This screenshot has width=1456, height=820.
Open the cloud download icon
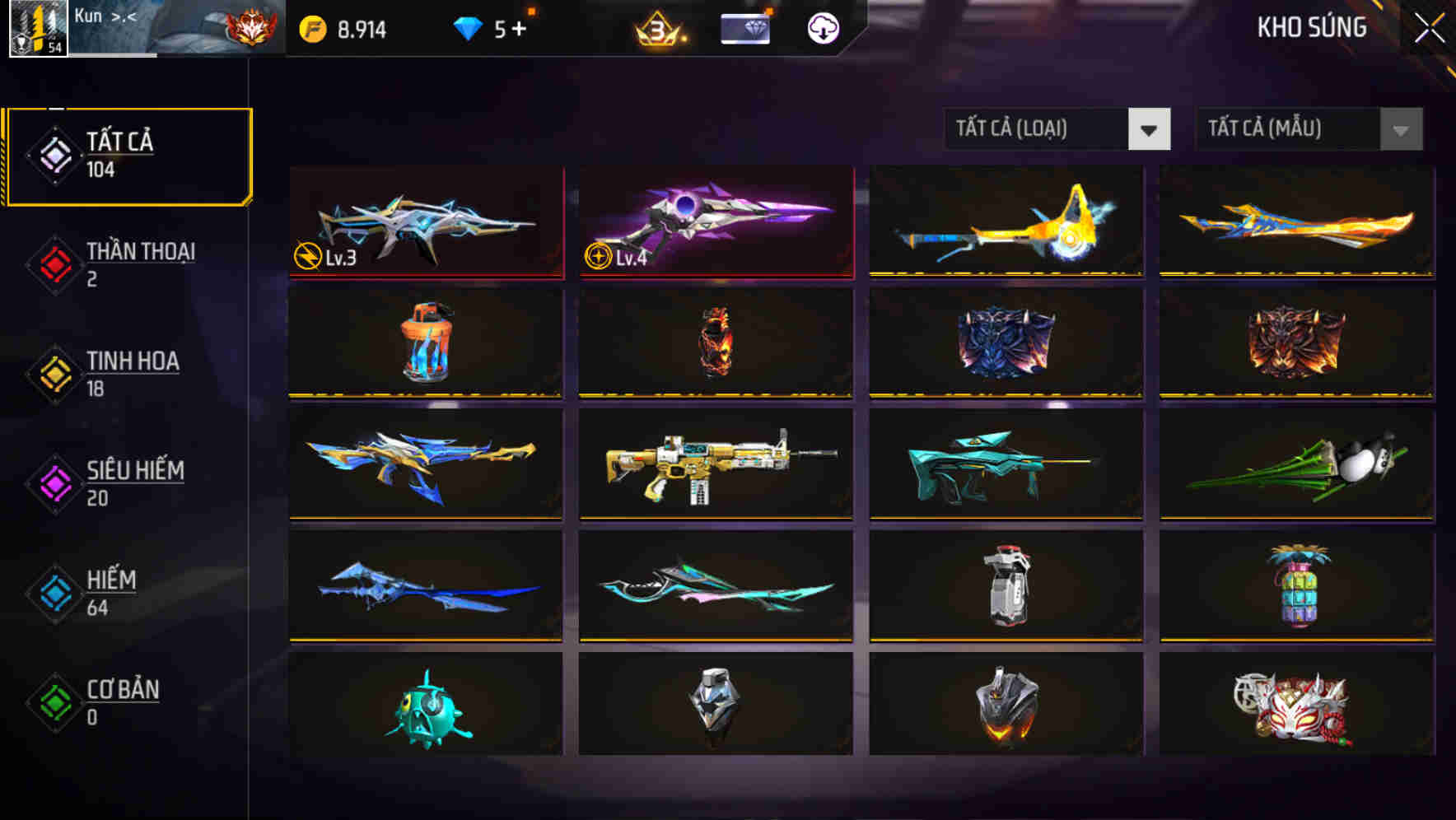click(822, 27)
